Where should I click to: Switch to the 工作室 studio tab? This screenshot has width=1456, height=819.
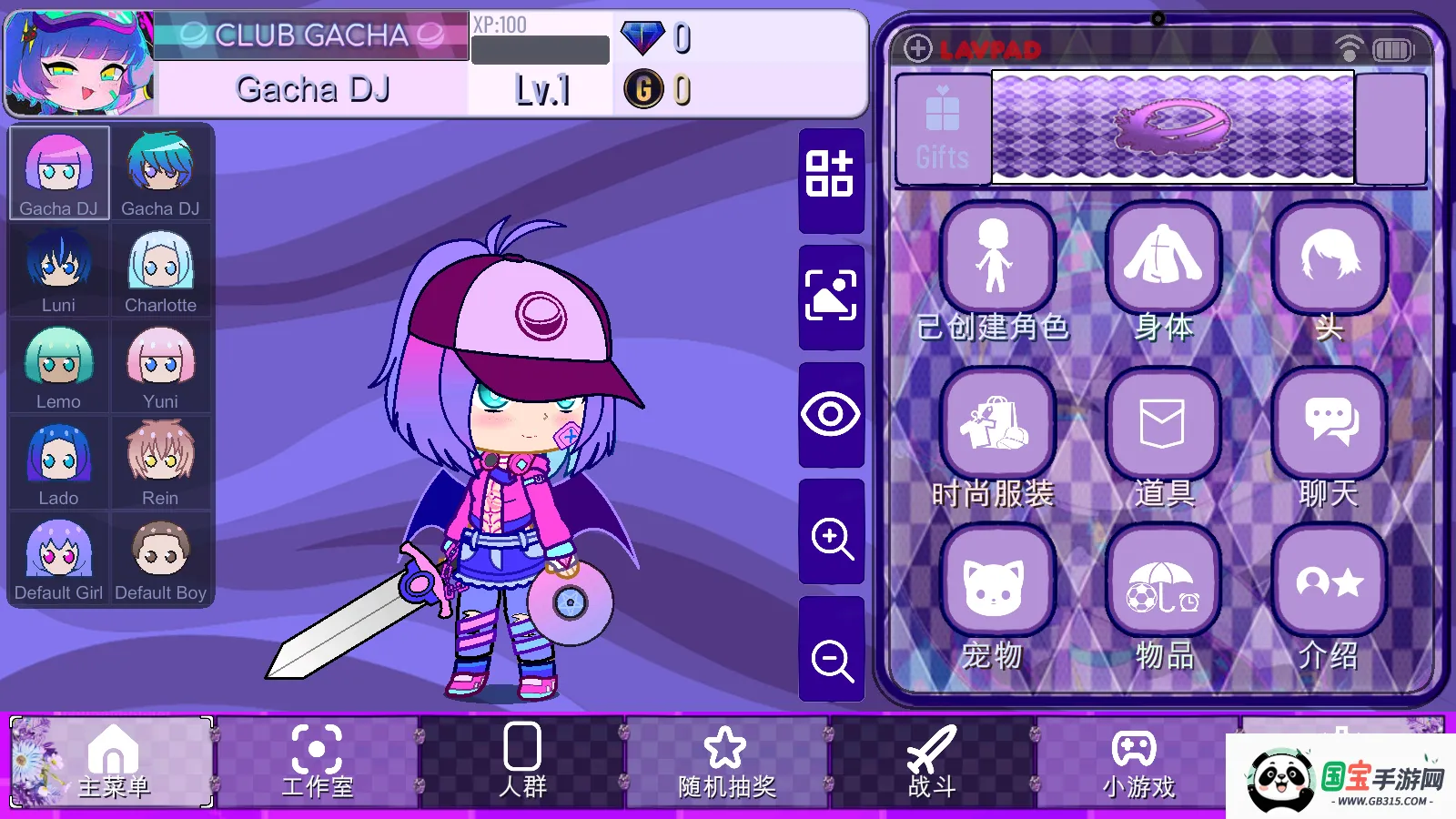point(317,763)
